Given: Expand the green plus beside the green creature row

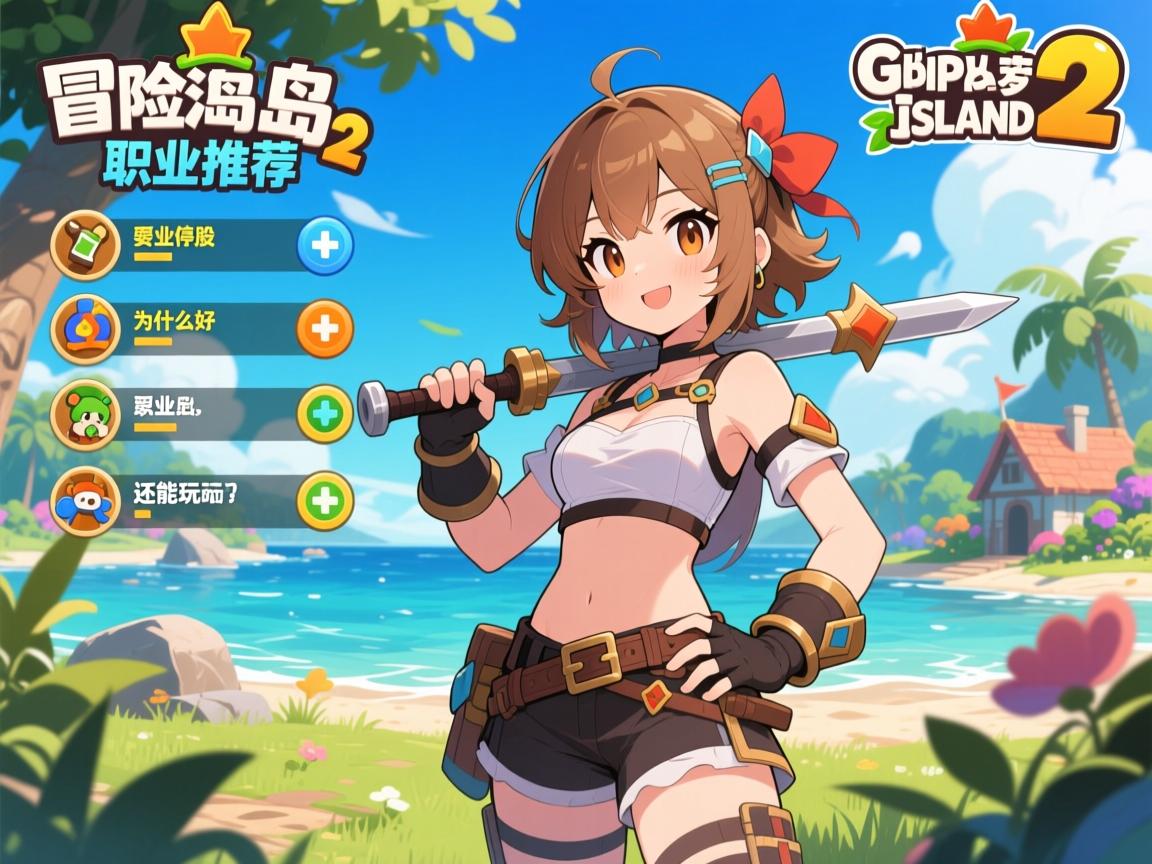Looking at the screenshot, I should [326, 413].
